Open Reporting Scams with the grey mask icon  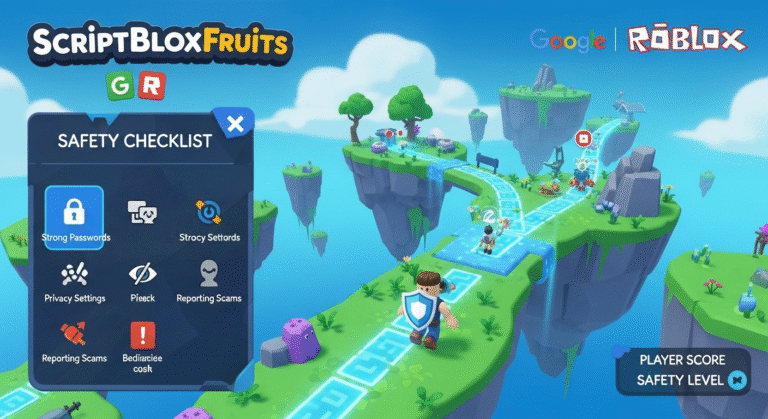[x=208, y=273]
